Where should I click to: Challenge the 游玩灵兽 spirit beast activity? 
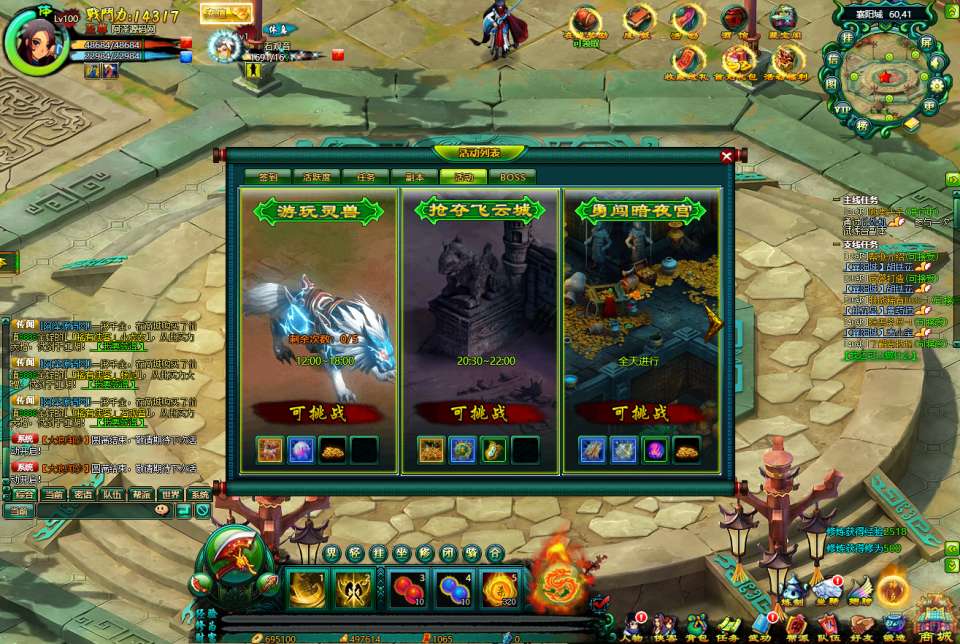[317, 413]
